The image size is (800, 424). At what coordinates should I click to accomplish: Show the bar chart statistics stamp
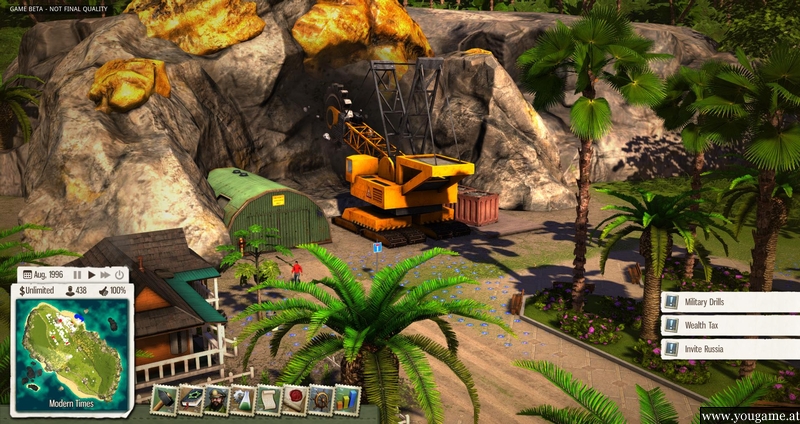pos(347,399)
